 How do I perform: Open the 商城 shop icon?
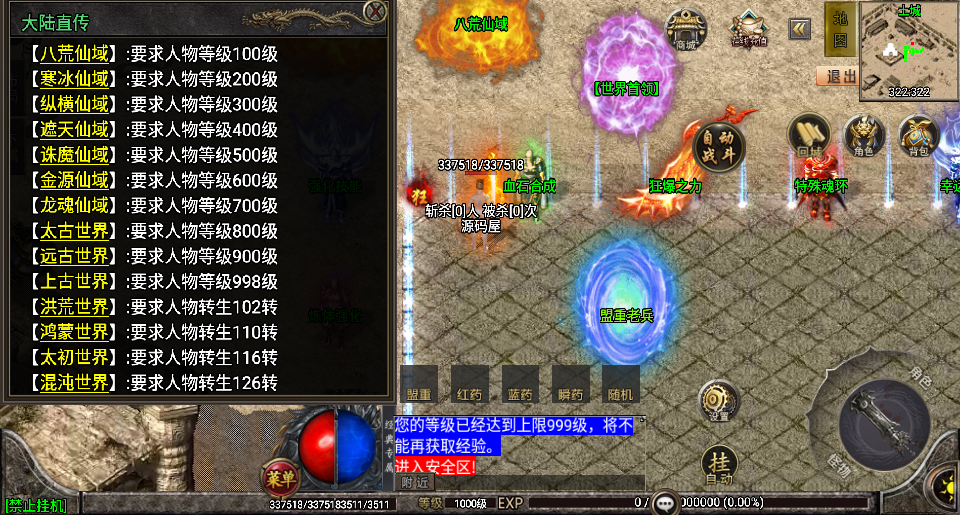click(x=686, y=29)
